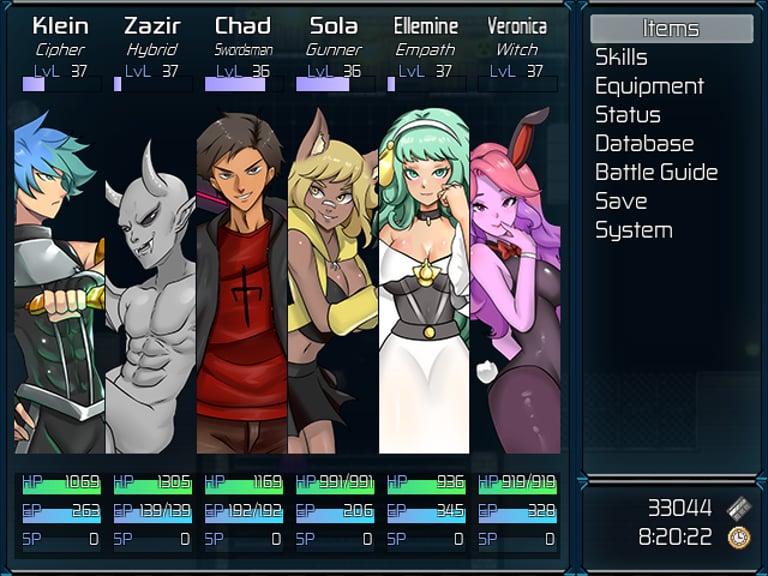The image size is (768, 576).
Task: Open the Items menu
Action: [670, 29]
